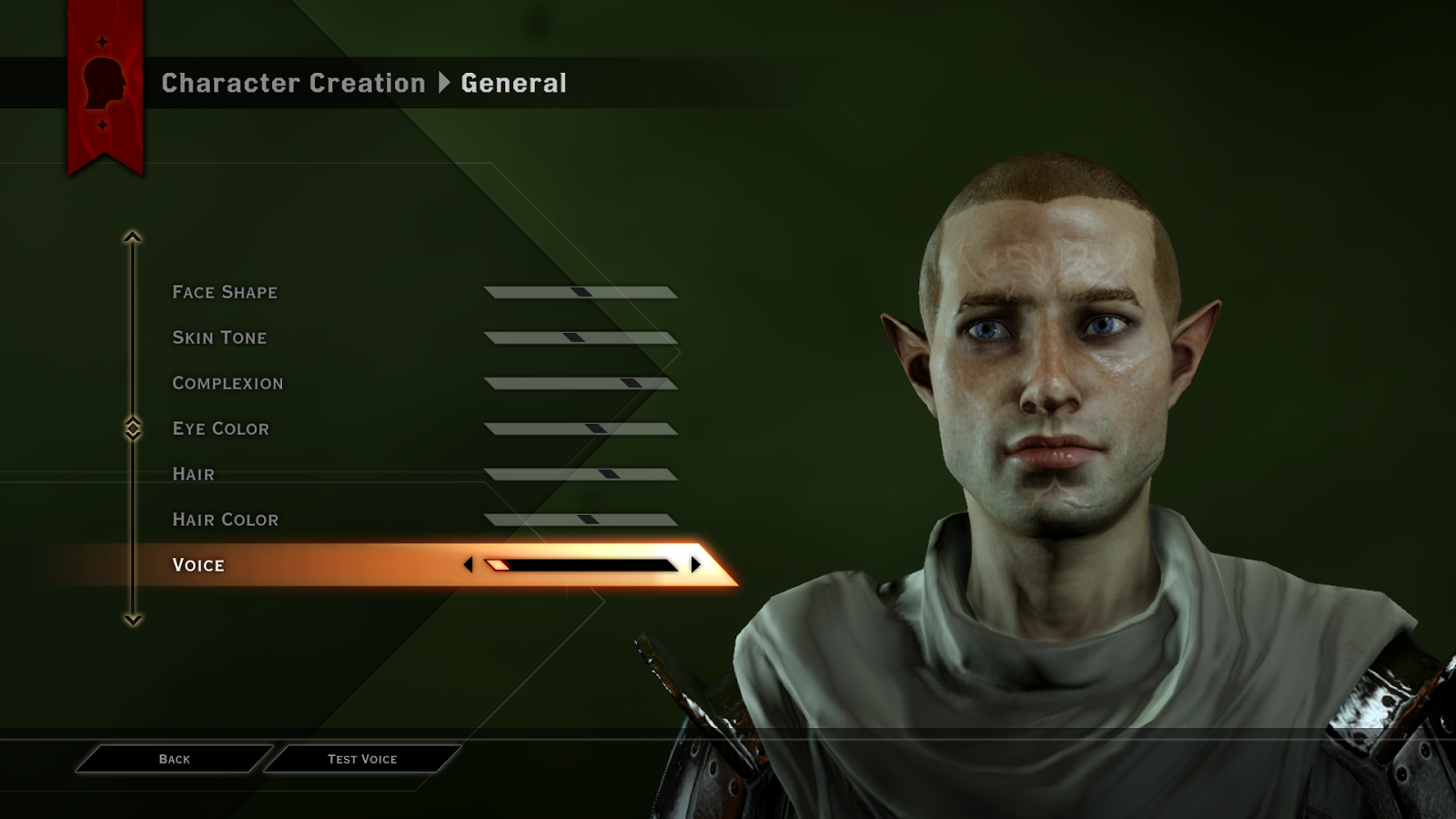
Task: Adjust the Face Shape slider
Action: (580, 292)
